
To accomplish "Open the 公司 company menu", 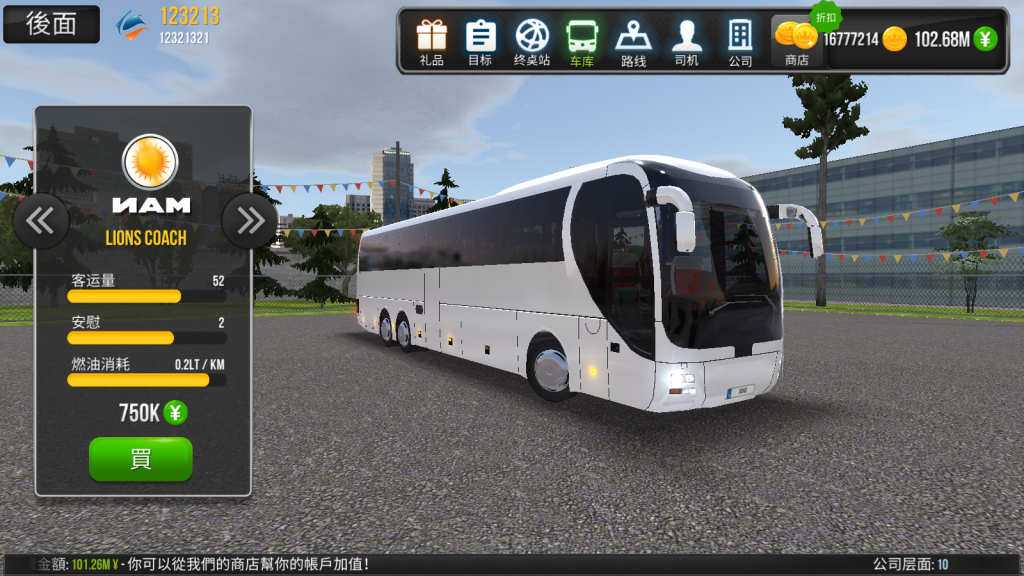I will pyautogui.click(x=740, y=42).
